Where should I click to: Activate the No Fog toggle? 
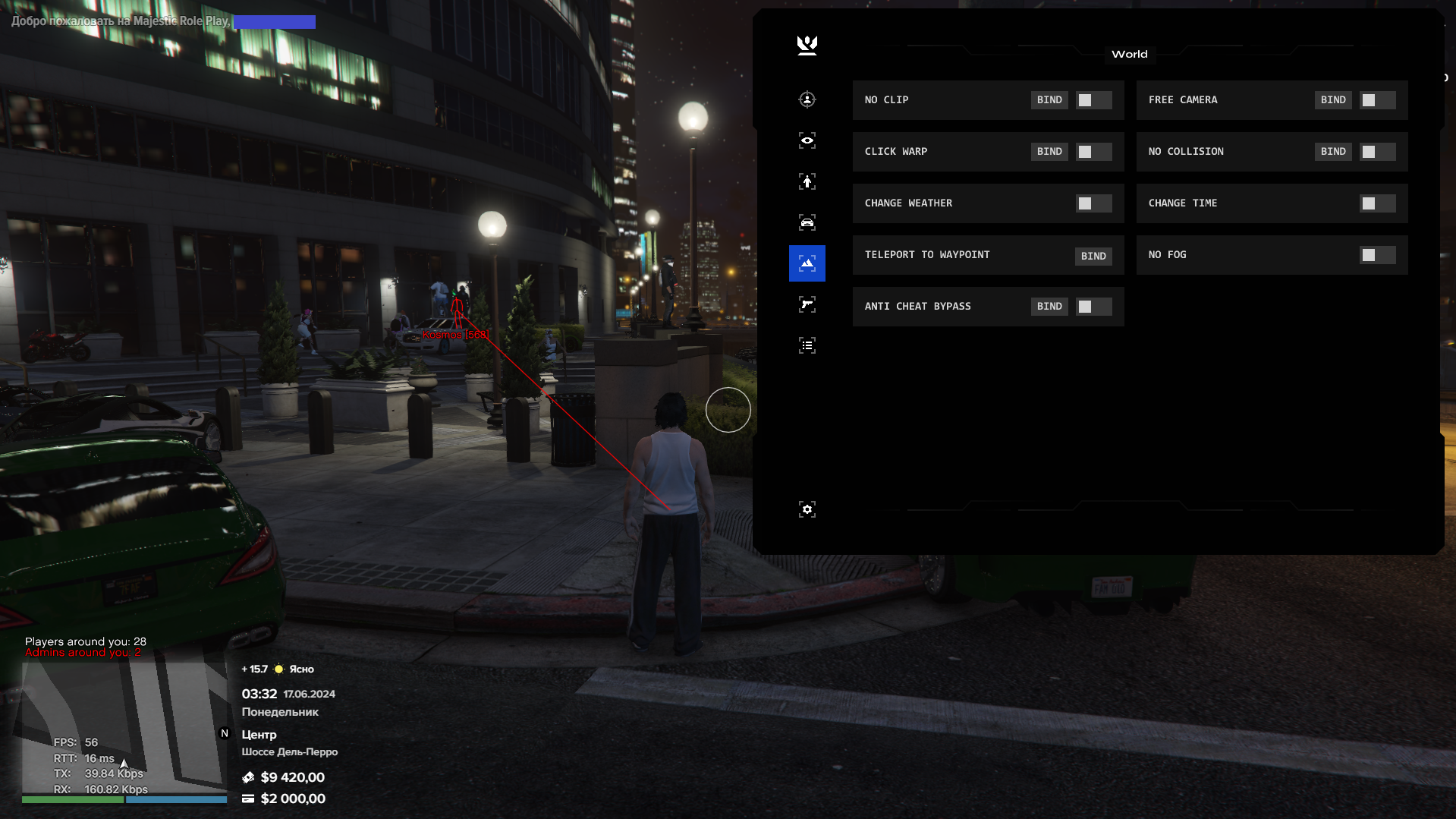[1377, 255]
